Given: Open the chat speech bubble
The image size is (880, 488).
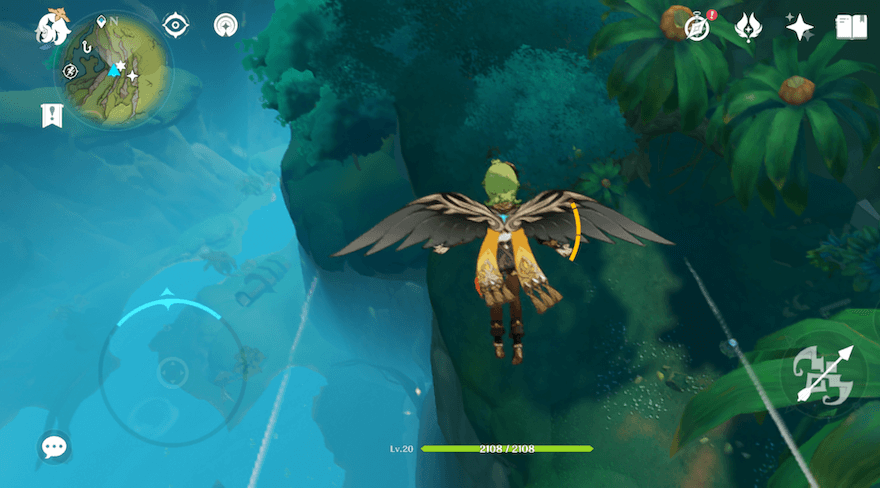Looking at the screenshot, I should [54, 447].
